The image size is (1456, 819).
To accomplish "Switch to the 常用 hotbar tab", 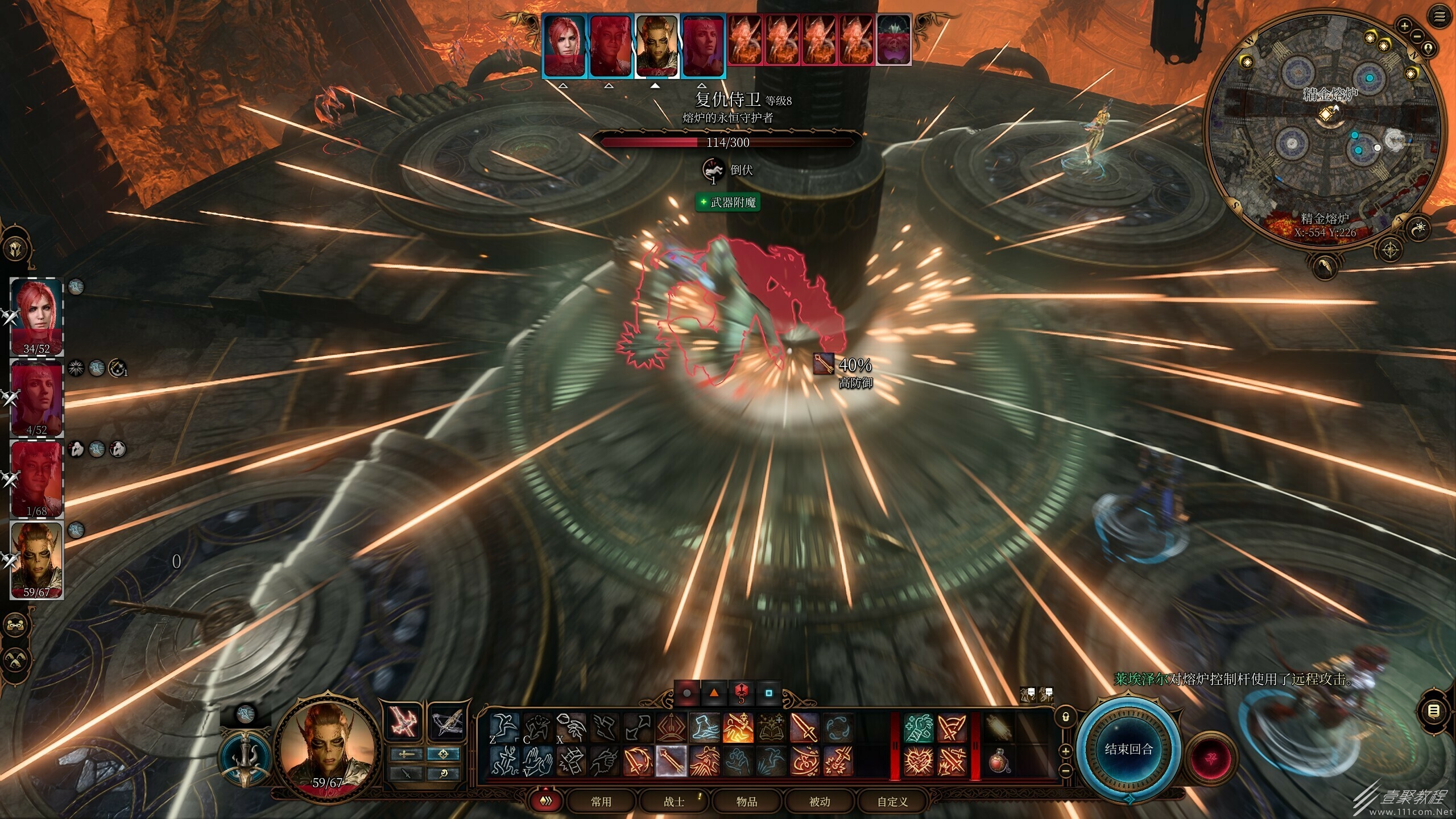I will (601, 801).
